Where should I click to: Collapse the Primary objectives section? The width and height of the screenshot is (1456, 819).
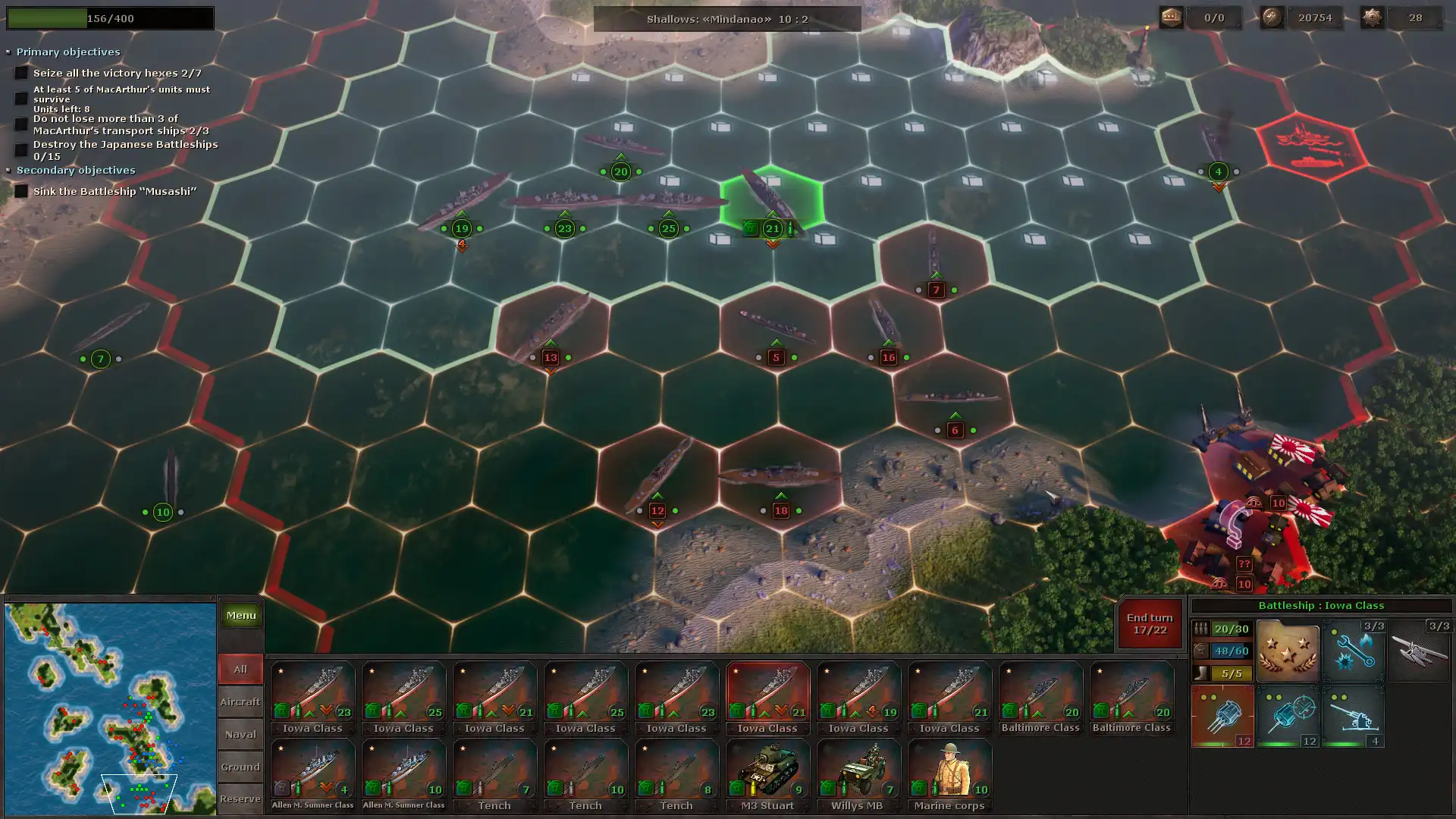click(9, 52)
